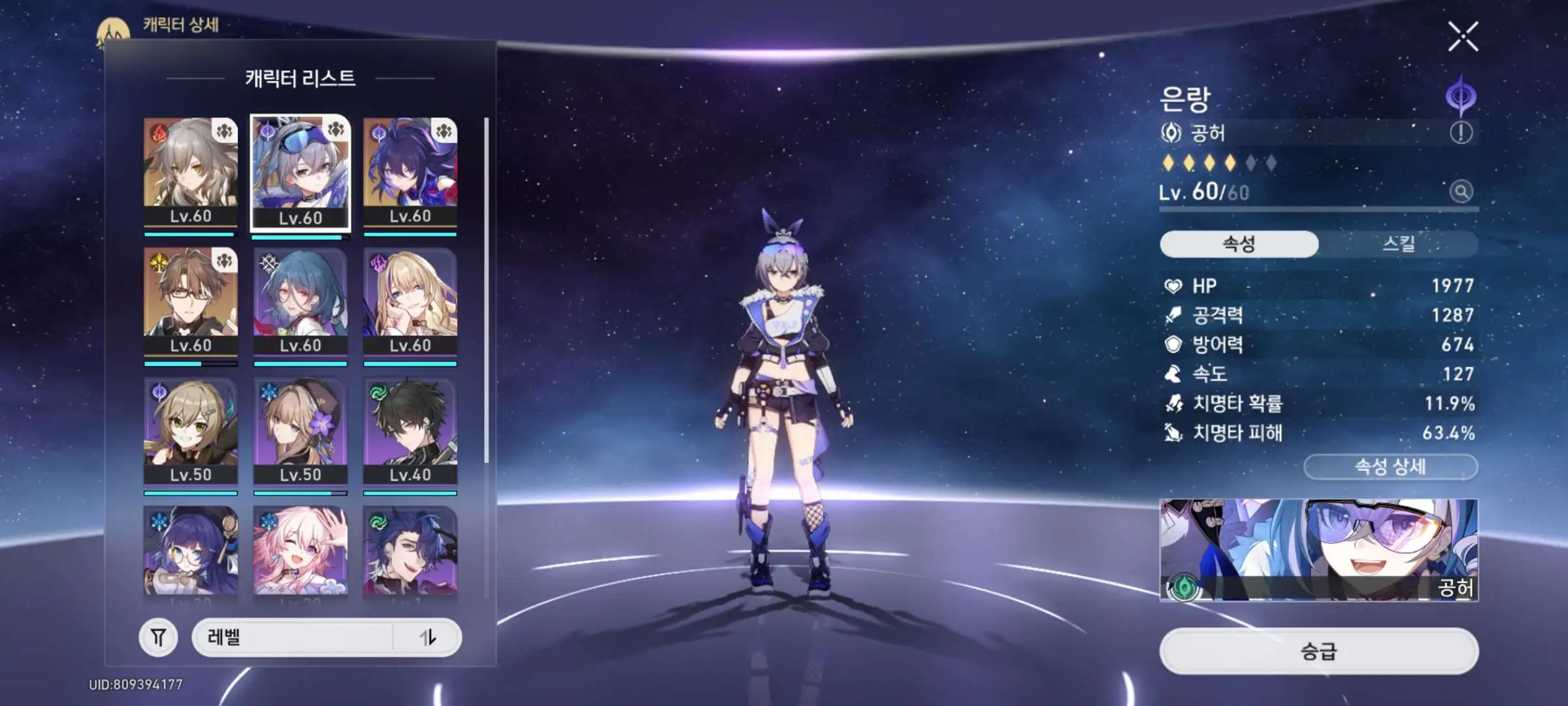Screen dimensions: 1568x706
Task: Click the level magnifier preview icon
Action: click(1461, 192)
